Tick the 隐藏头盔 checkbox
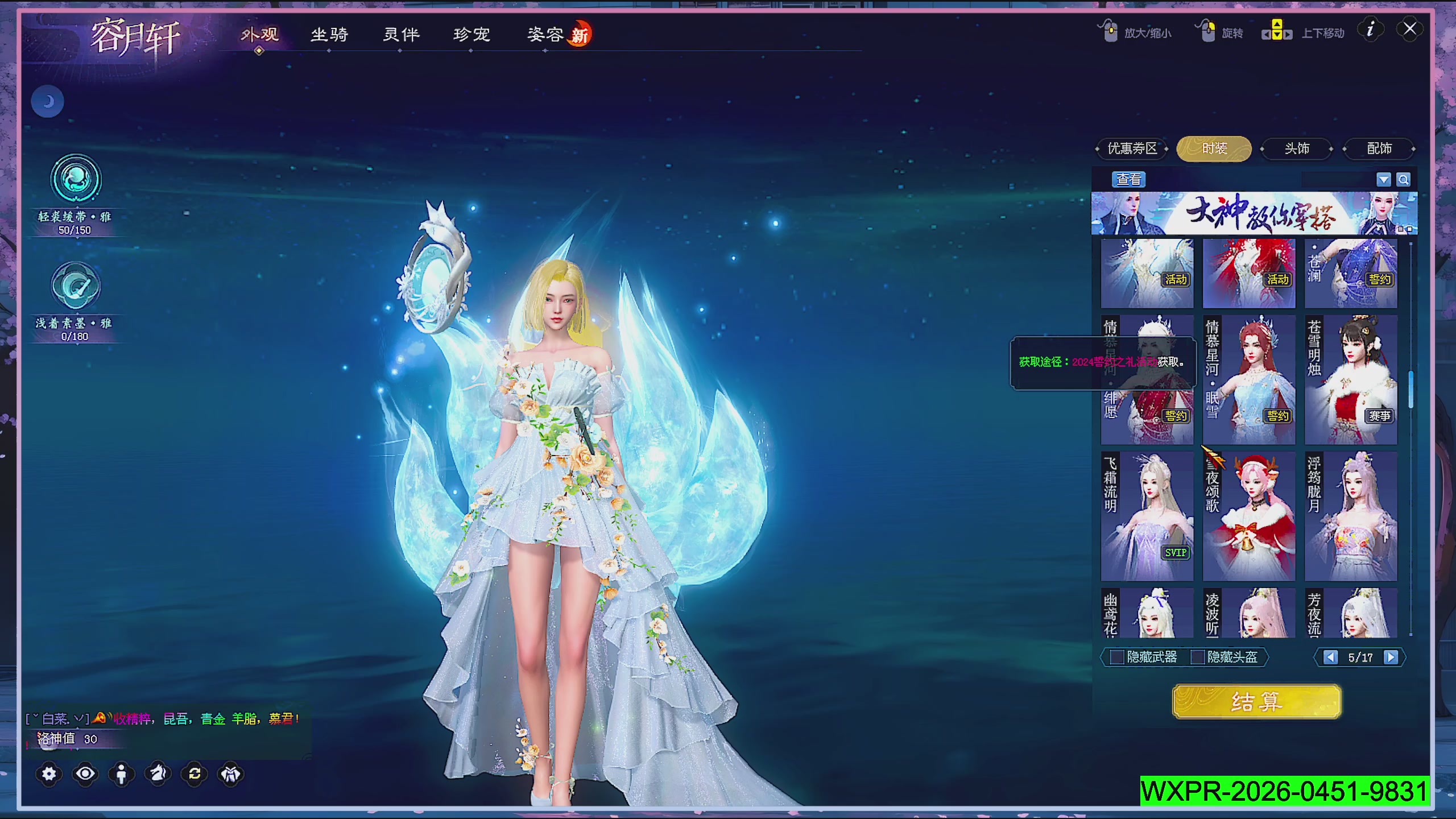This screenshot has width=1456, height=819. pos(1198,657)
